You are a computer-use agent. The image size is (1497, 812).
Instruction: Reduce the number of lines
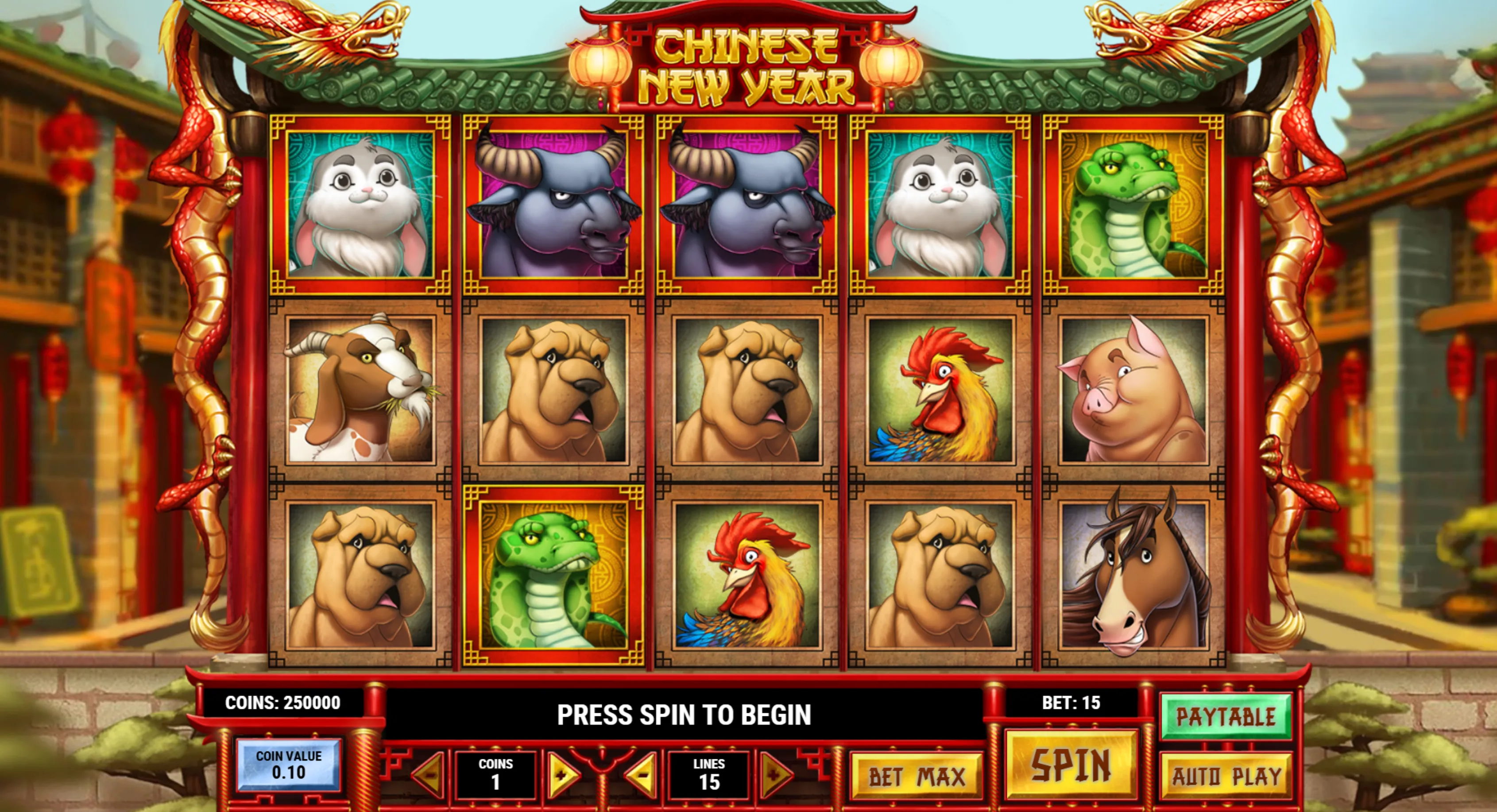coord(642,775)
